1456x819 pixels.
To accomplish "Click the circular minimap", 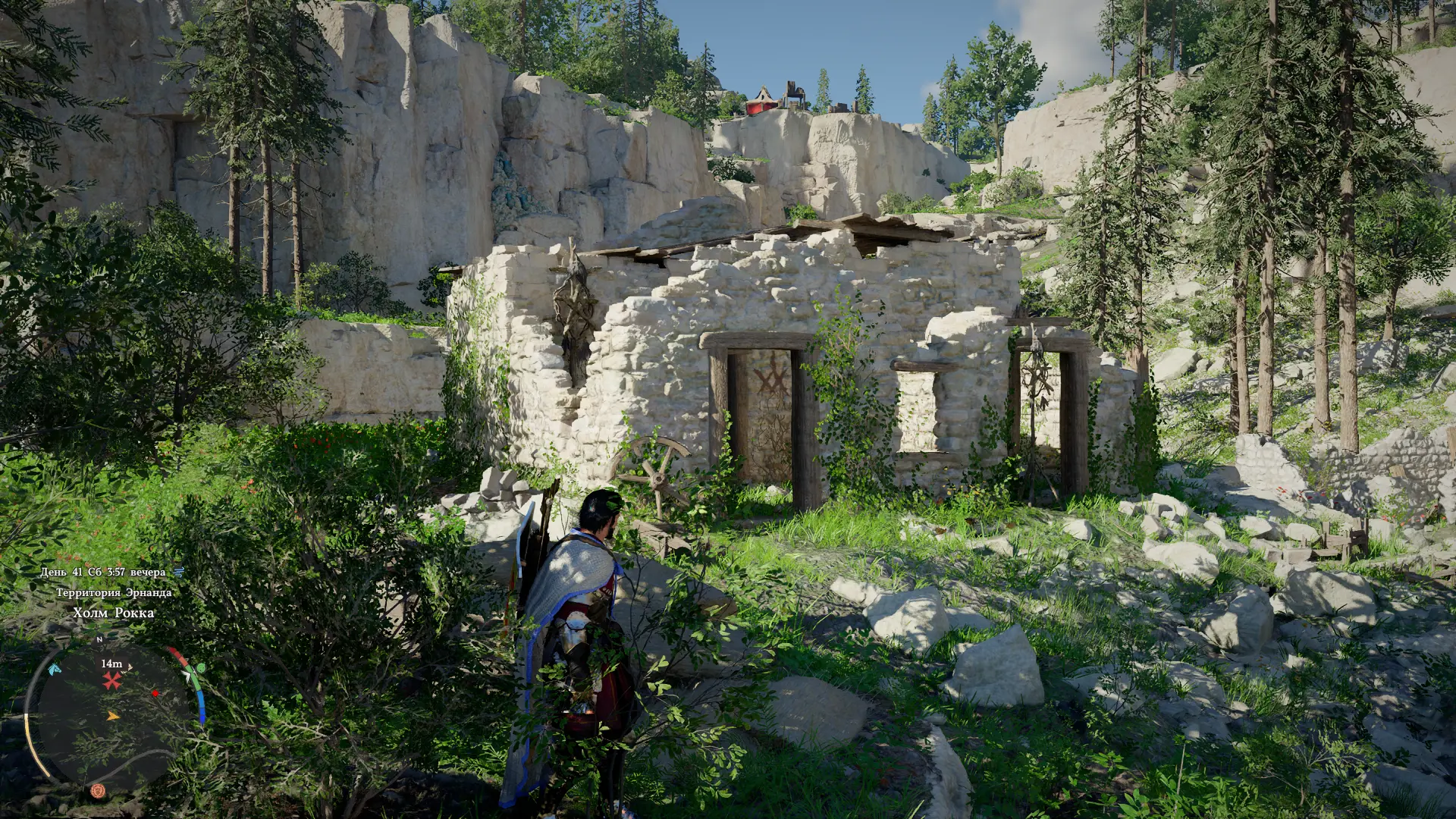I will pos(114,714).
